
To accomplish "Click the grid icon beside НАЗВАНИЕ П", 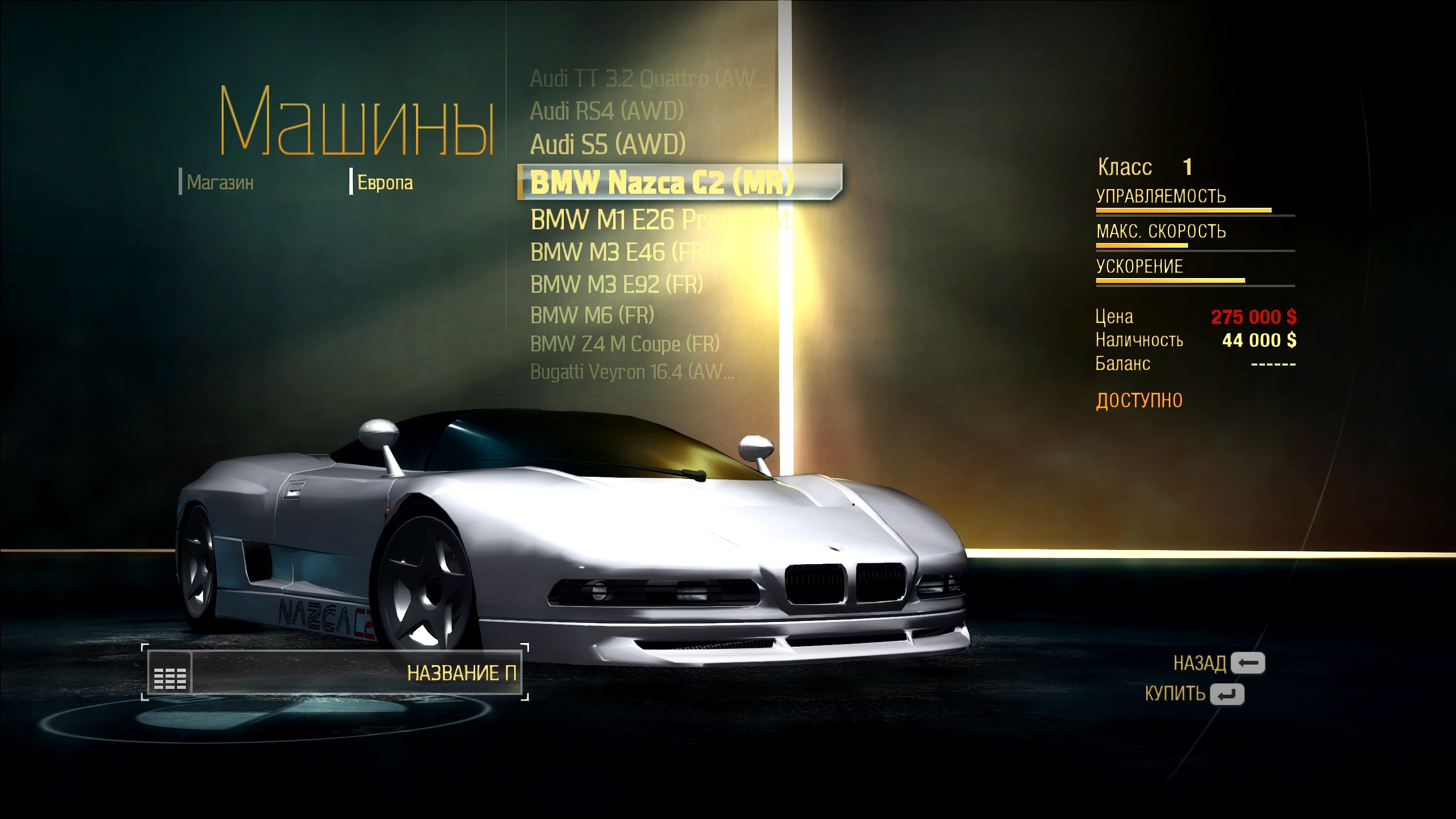I will pyautogui.click(x=169, y=672).
